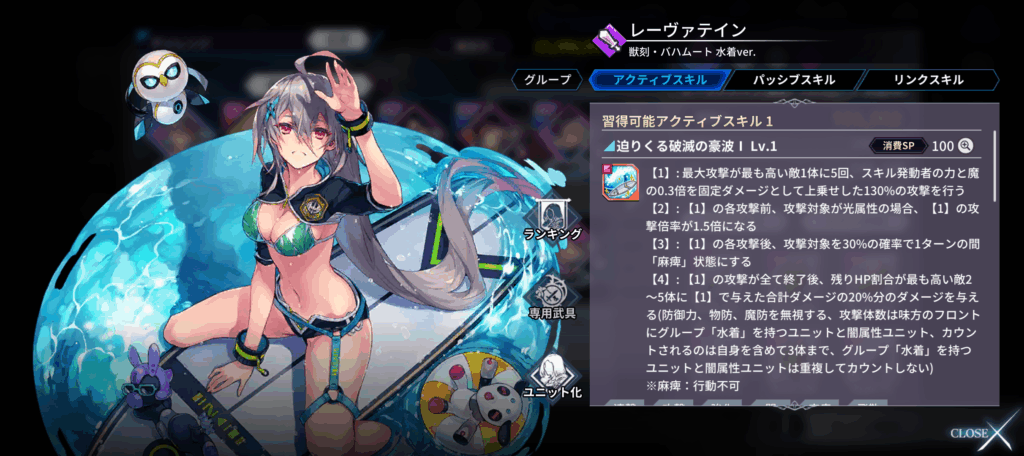Select the アクティブスキル tab

click(x=656, y=80)
